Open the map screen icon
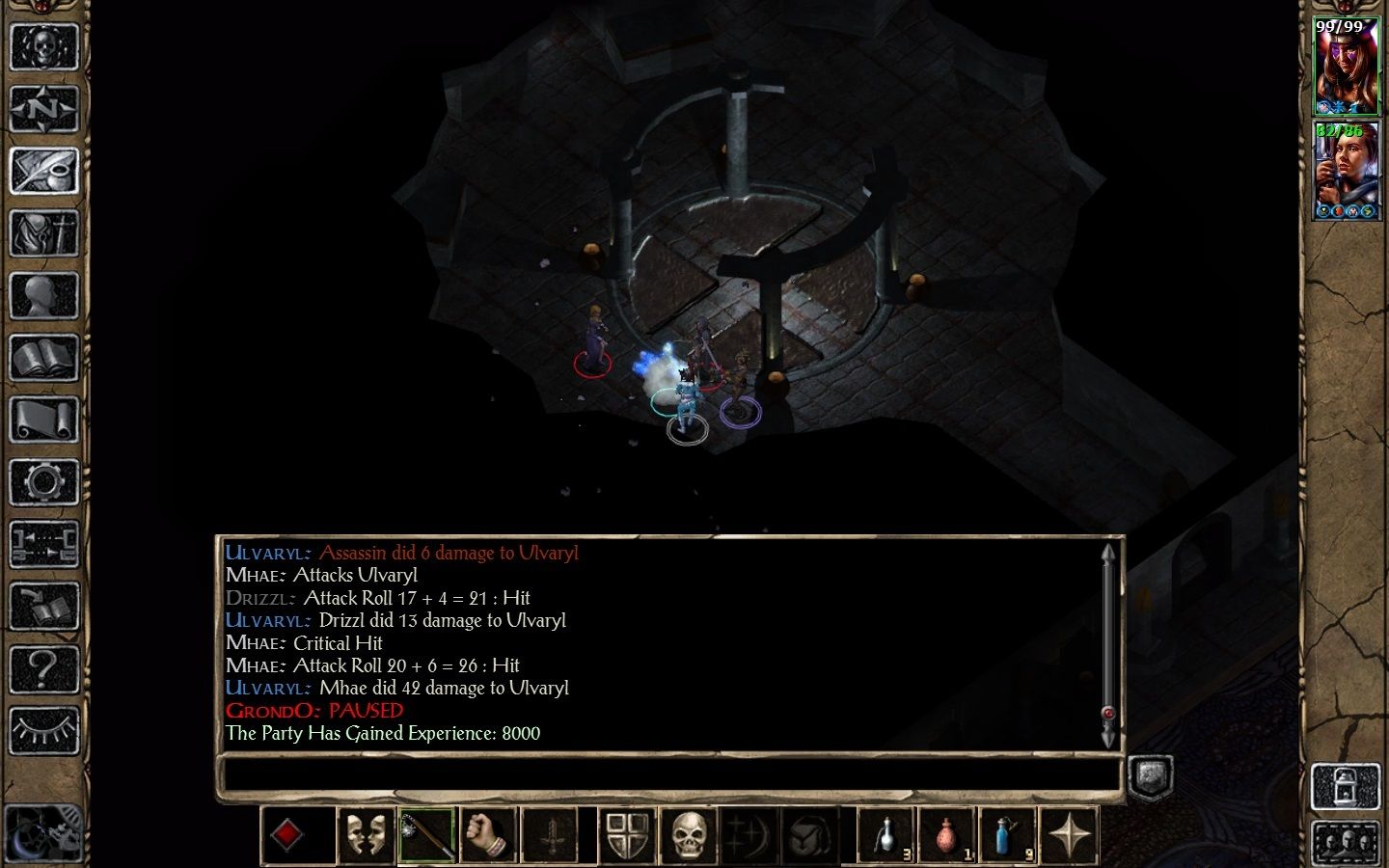This screenshot has height=868, width=1389. click(x=45, y=109)
